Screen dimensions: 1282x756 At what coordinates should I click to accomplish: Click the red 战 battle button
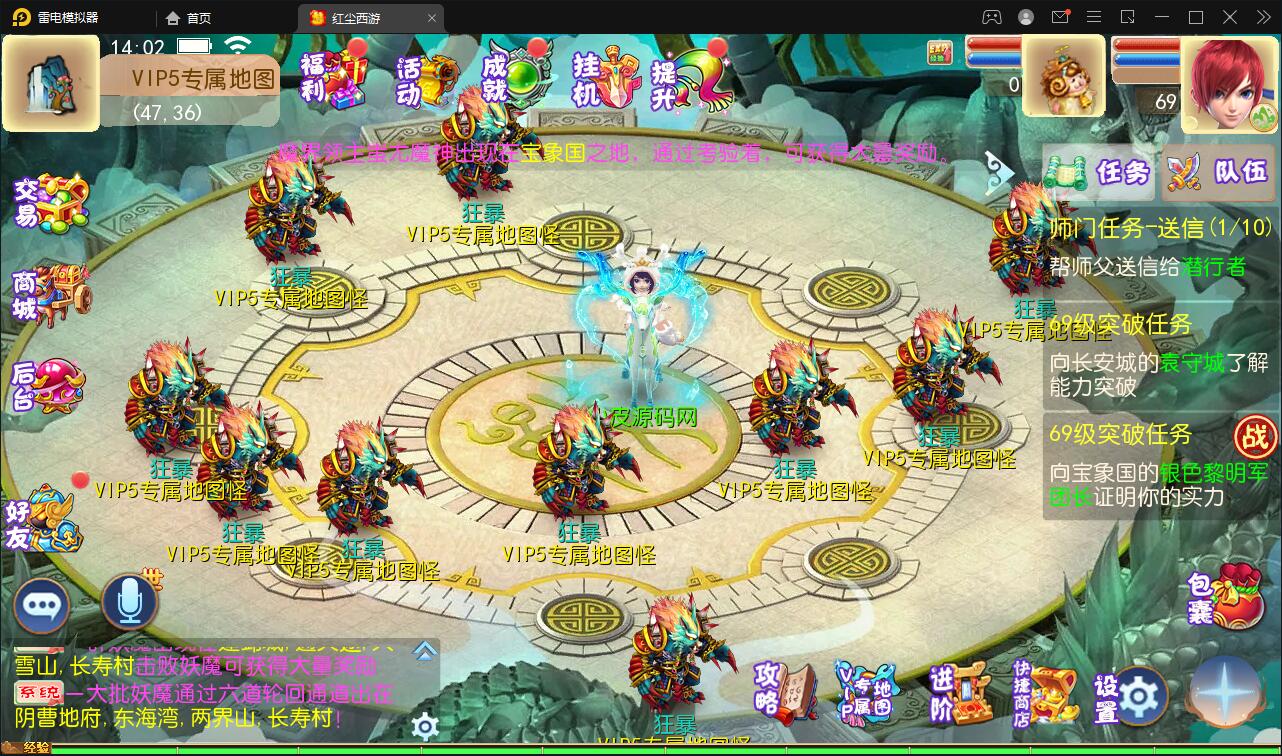1255,437
